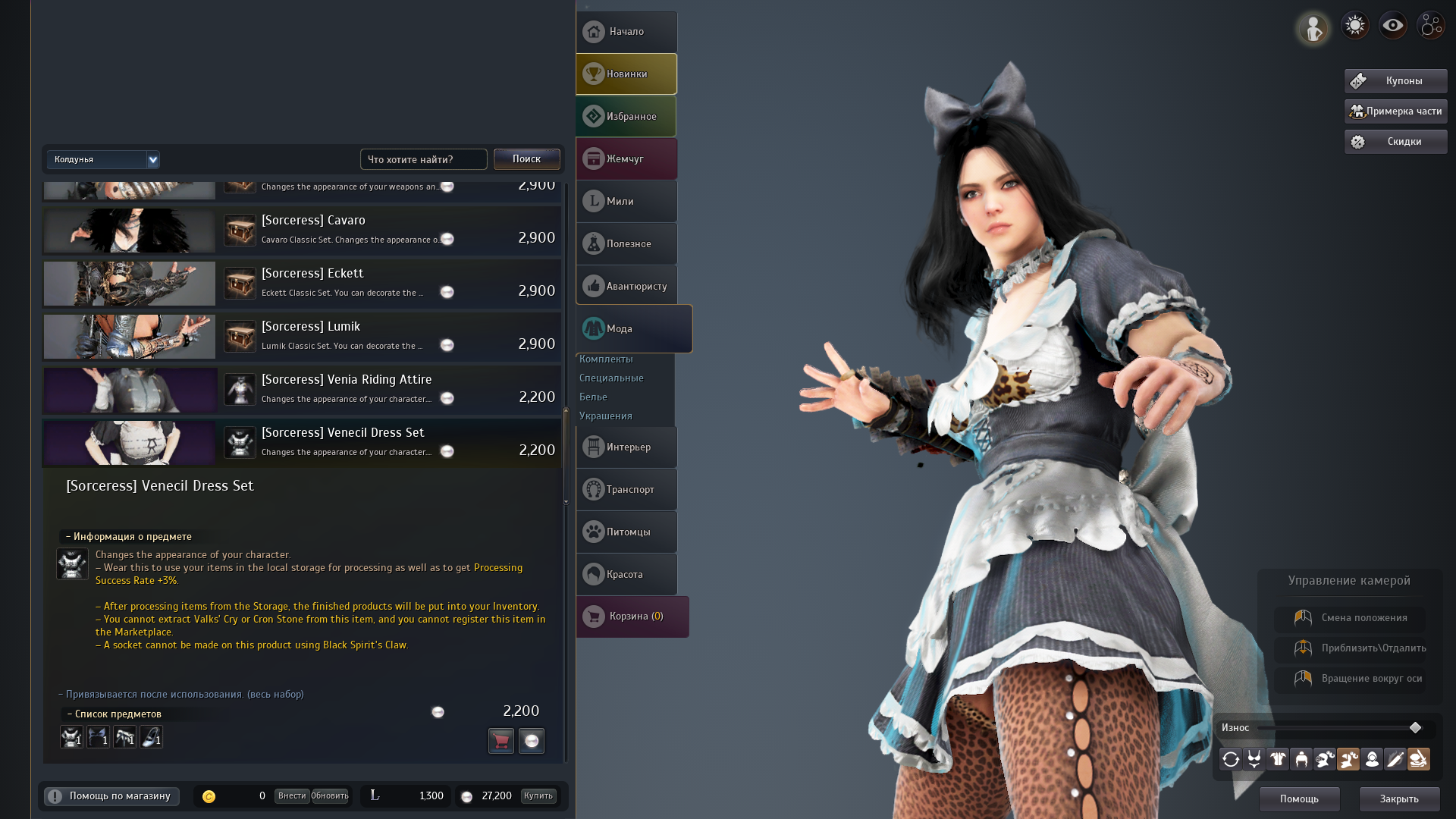Toggle the hooded figure preview icon
Viewport: 1456px width, 819px height.
1372,759
